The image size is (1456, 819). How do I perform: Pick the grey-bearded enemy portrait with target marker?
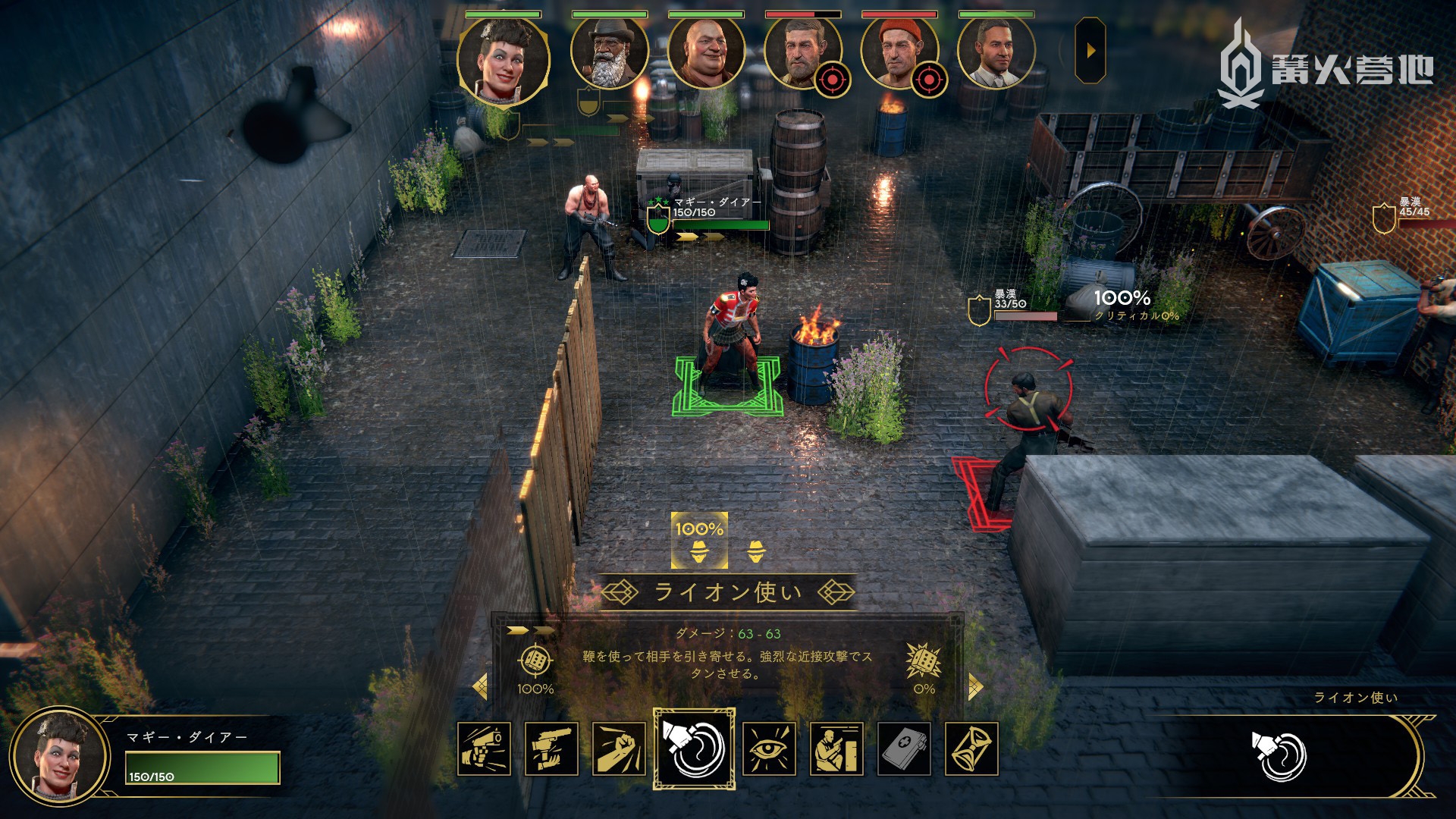[802, 53]
